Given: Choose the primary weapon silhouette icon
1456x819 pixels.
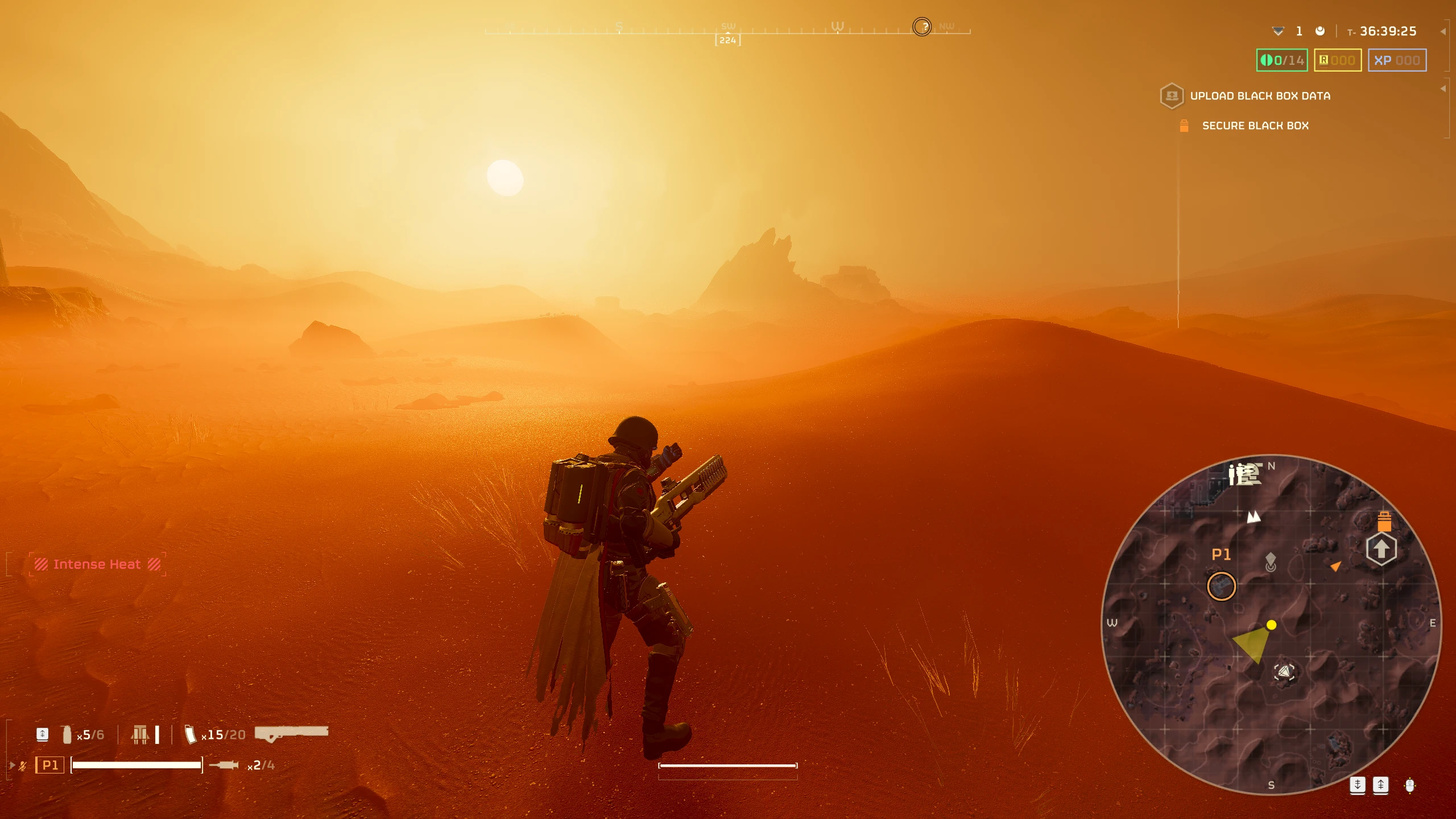Looking at the screenshot, I should tap(291, 733).
